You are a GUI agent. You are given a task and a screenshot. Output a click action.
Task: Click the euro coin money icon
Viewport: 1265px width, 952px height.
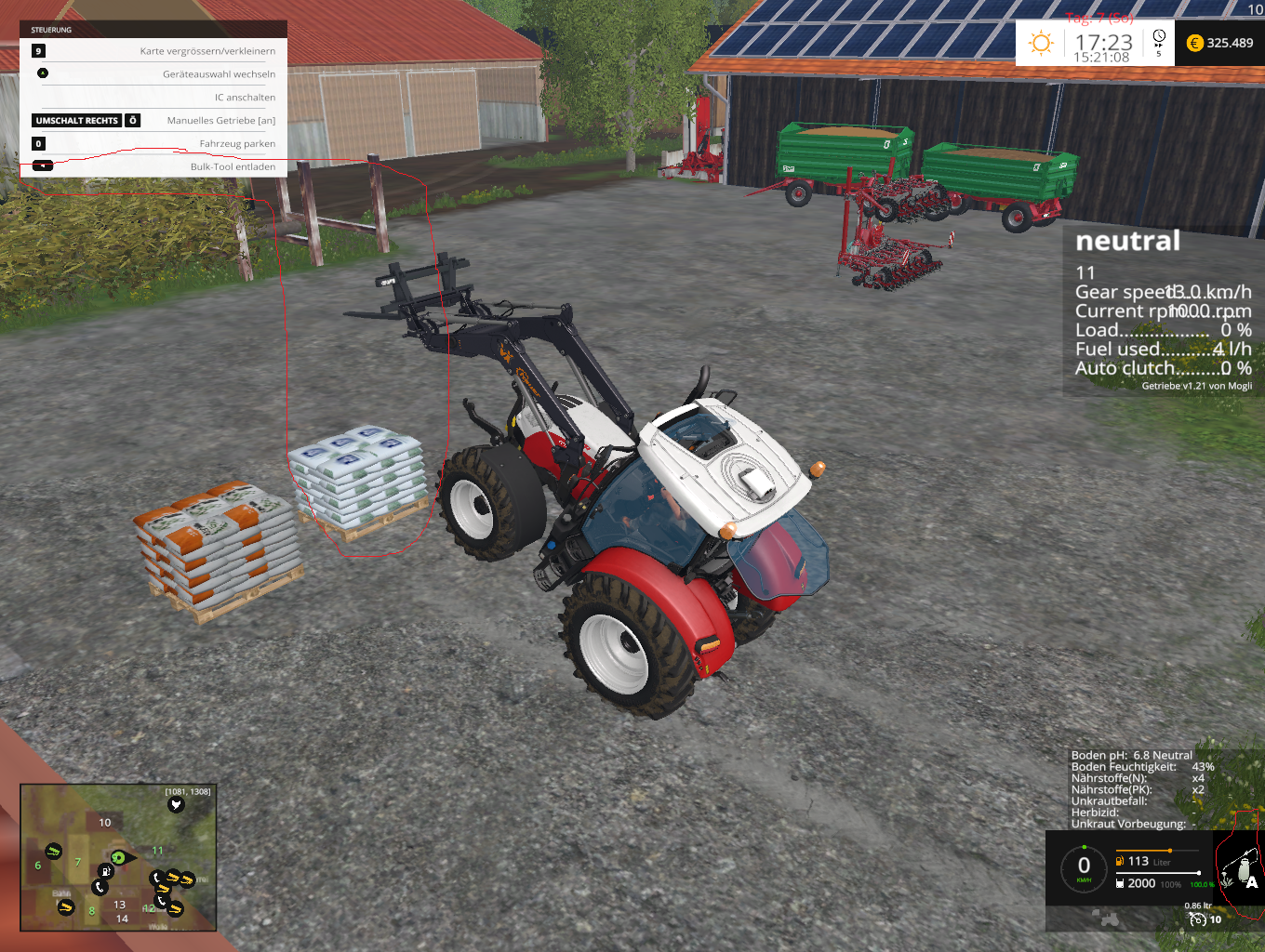tap(1195, 43)
